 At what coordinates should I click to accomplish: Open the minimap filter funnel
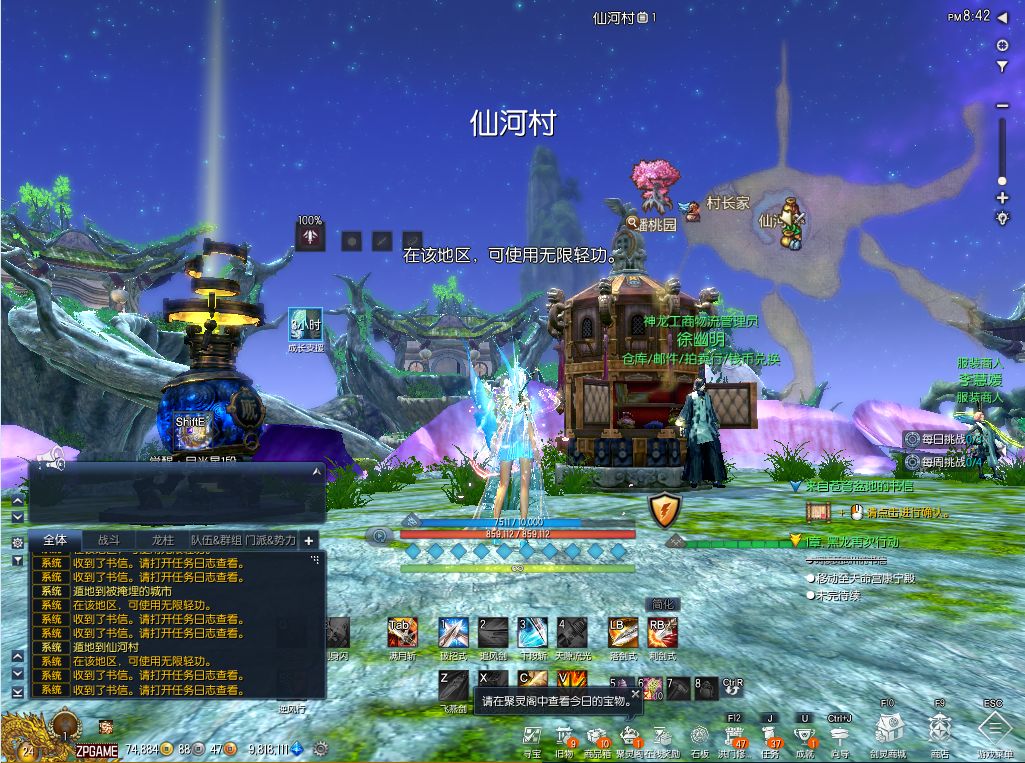point(1002,67)
